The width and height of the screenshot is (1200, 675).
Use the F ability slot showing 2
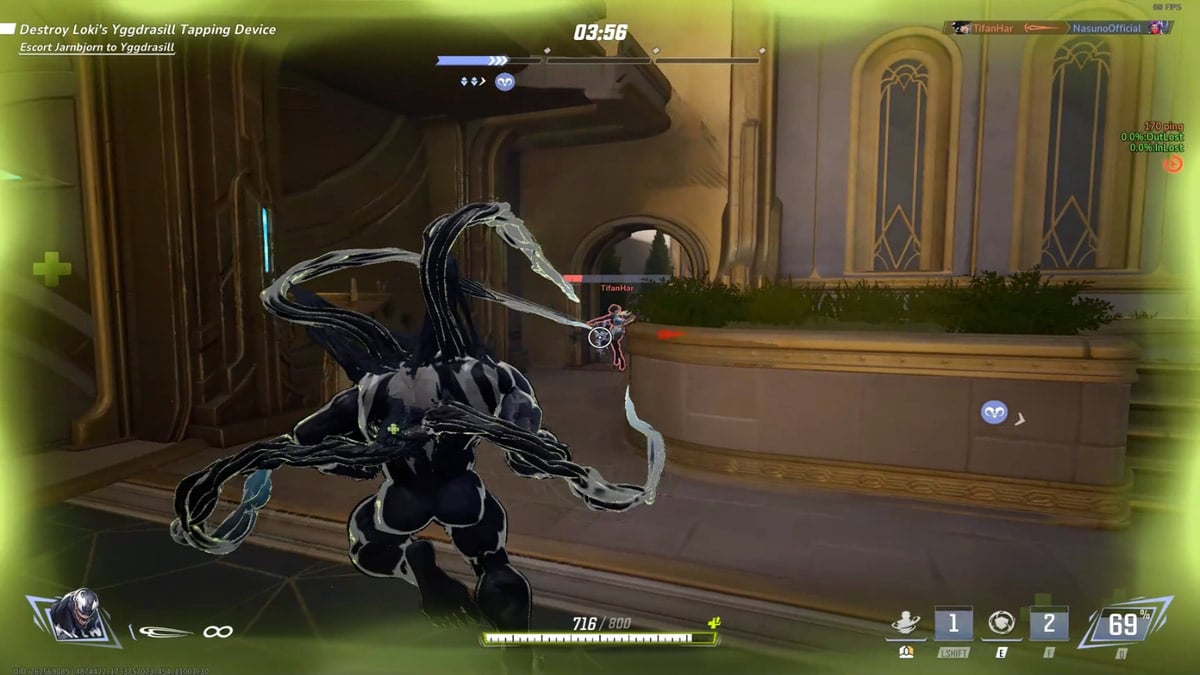tap(1049, 625)
